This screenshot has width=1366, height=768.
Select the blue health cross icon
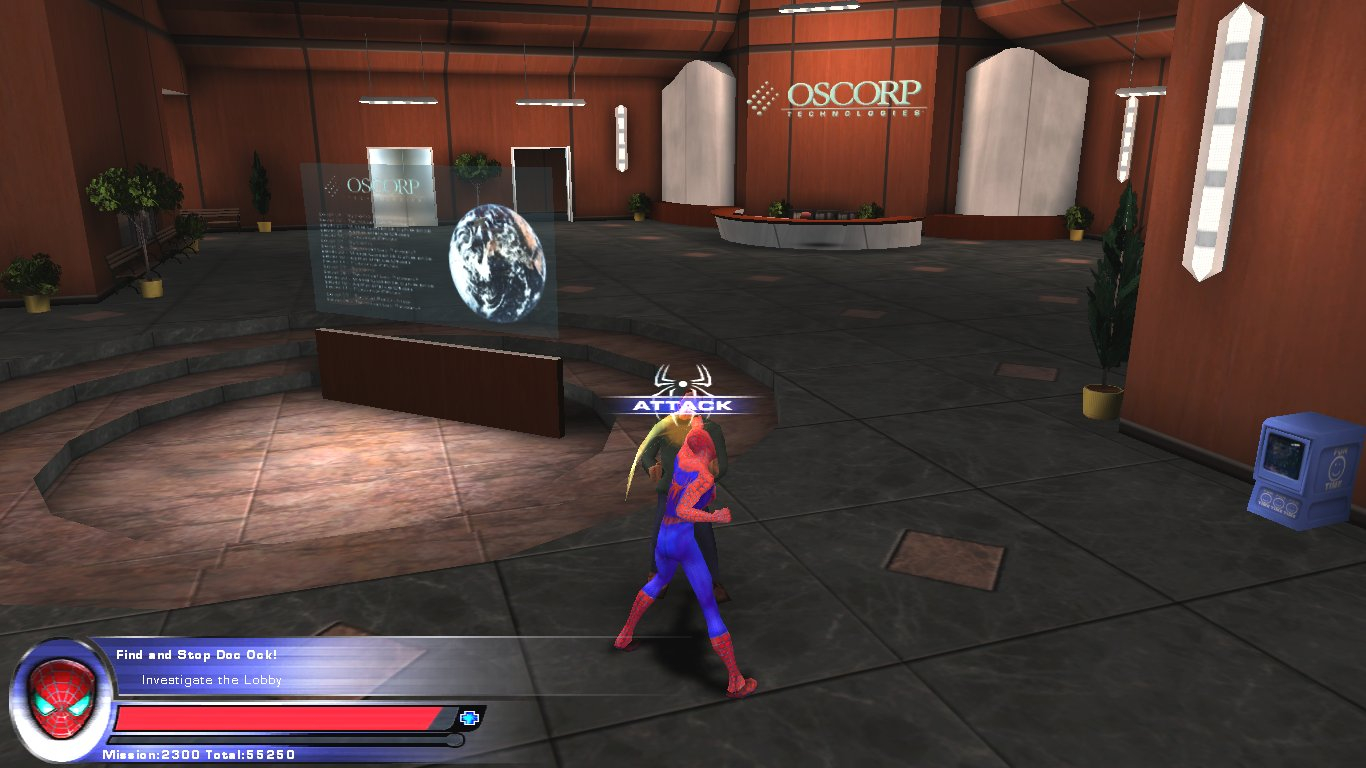coord(469,717)
